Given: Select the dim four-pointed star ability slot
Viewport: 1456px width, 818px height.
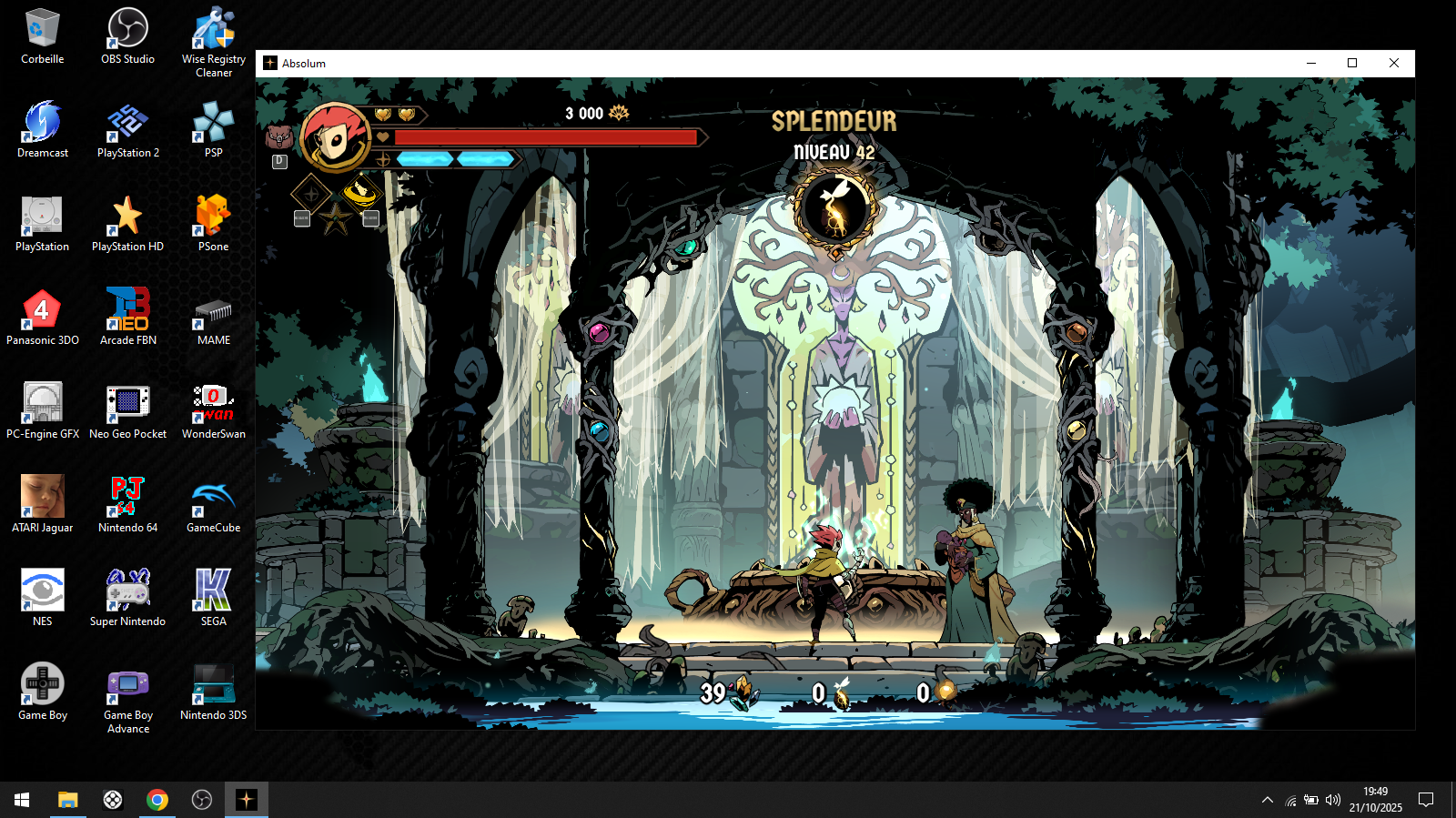Looking at the screenshot, I should tap(311, 194).
